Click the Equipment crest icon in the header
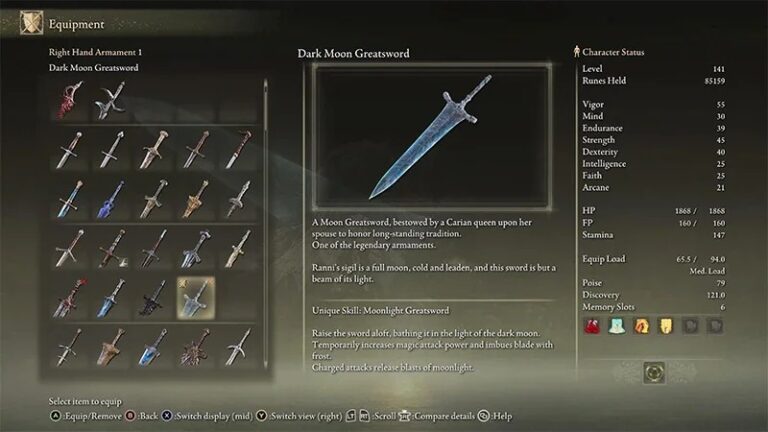The width and height of the screenshot is (768, 432). tap(32, 22)
